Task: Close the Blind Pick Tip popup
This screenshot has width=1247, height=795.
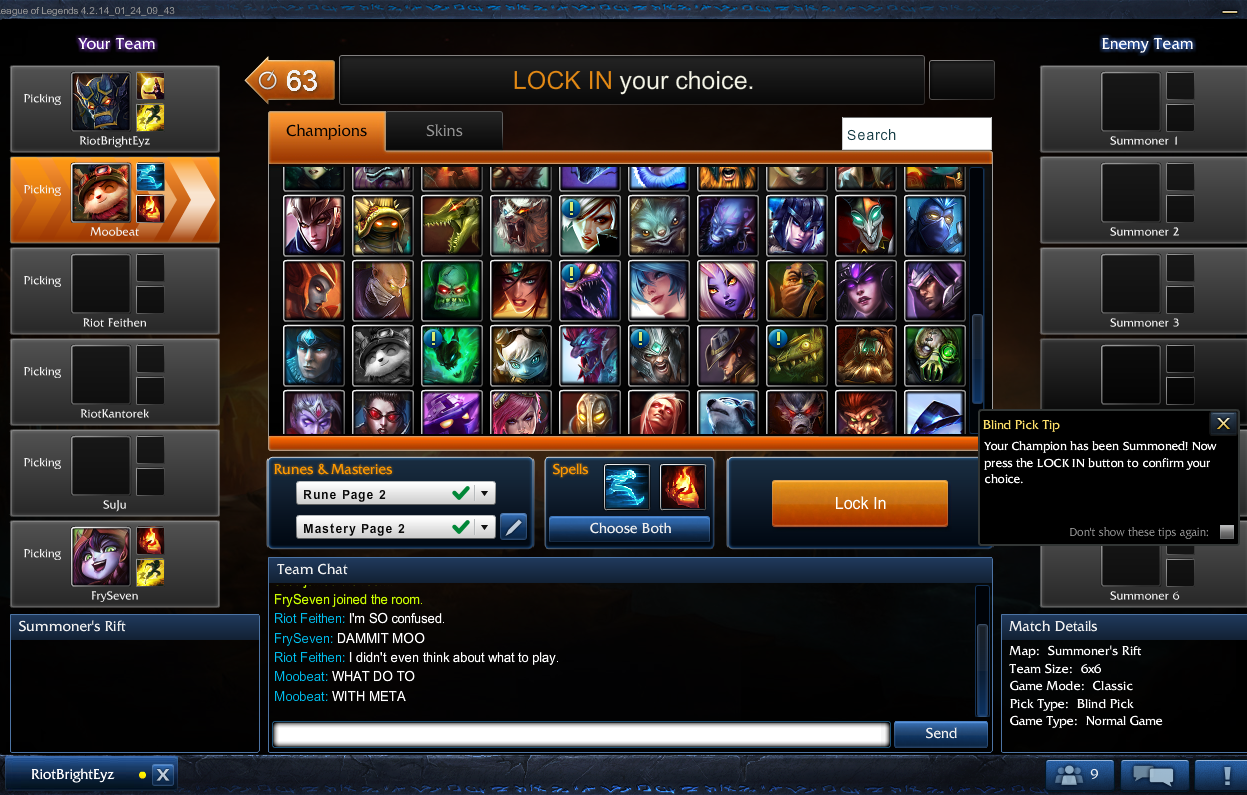Action: [x=1222, y=424]
